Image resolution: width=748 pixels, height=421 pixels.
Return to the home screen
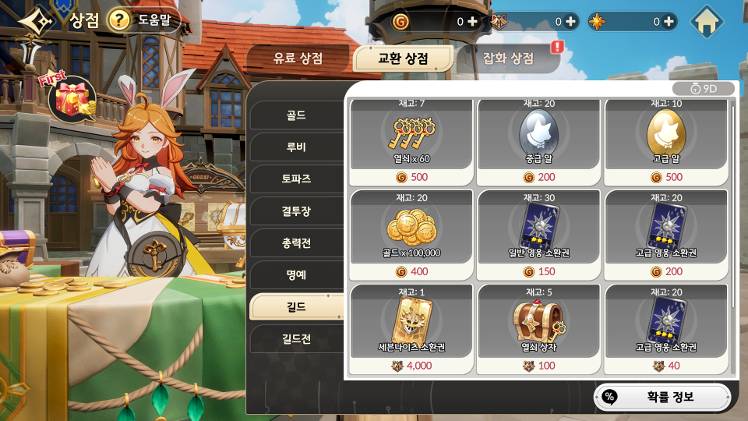[707, 20]
